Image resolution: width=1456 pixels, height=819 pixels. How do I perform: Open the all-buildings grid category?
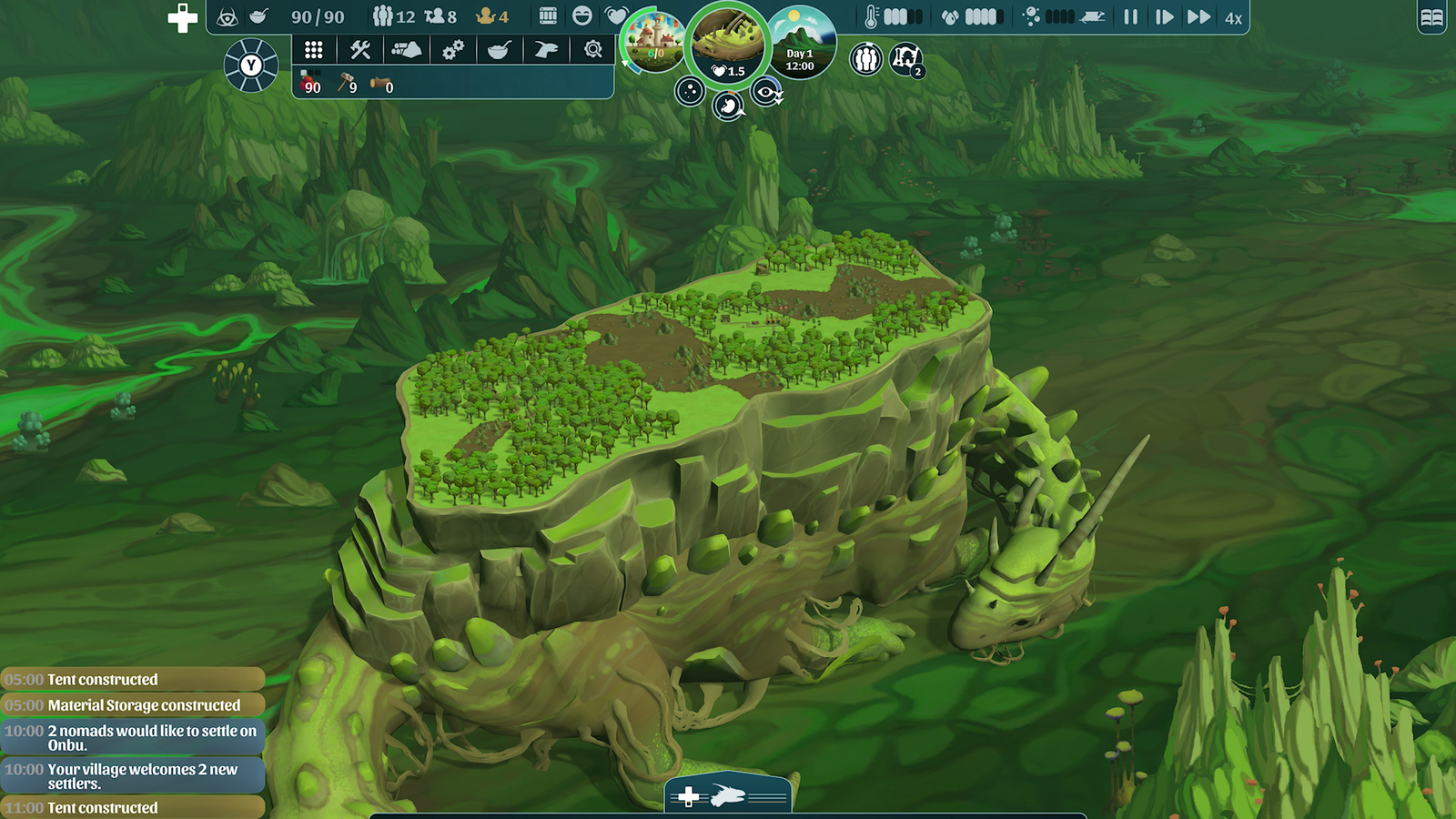[314, 50]
